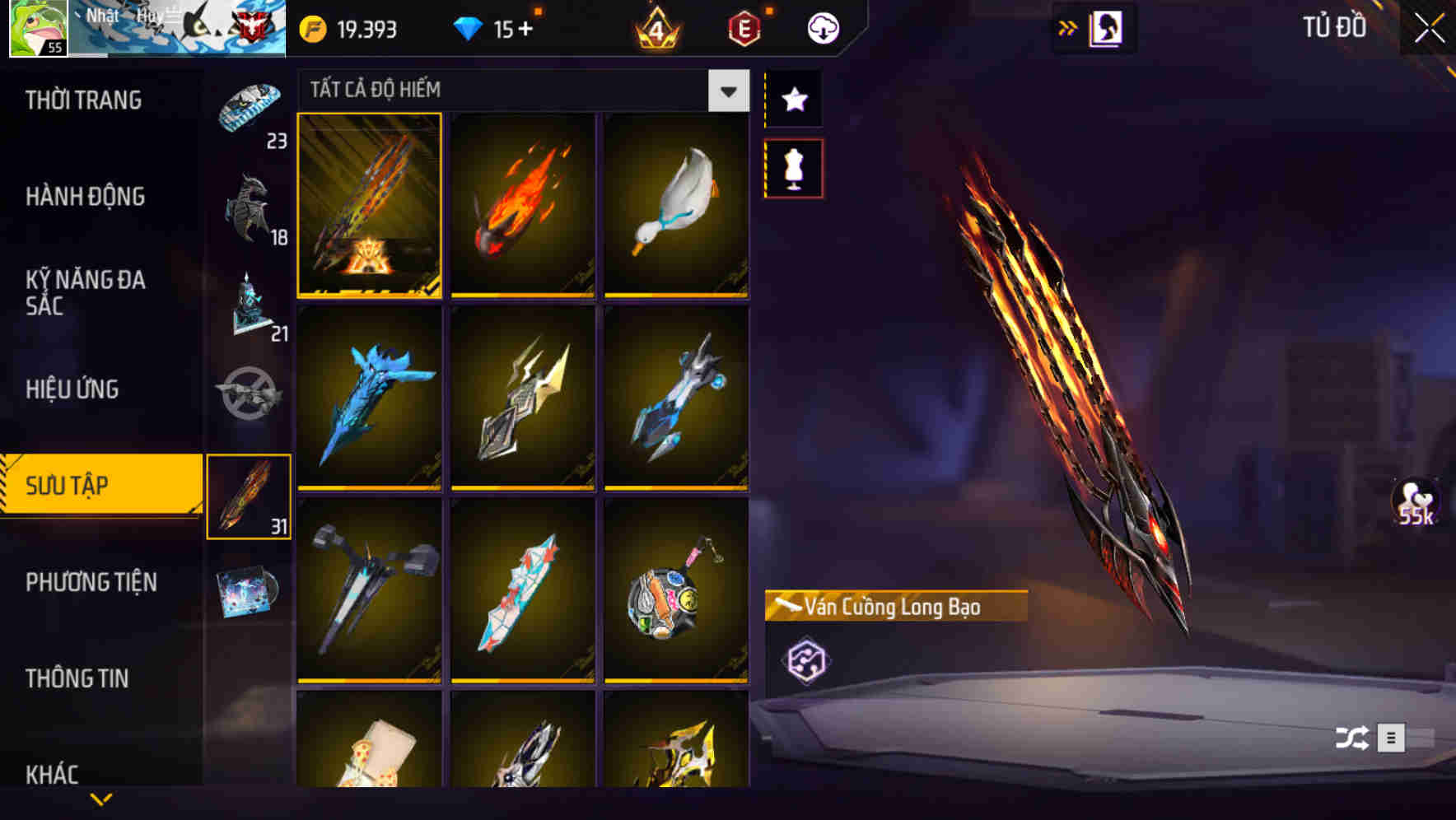The image size is (1456, 820).
Task: Click the shuffle icon at bottom right
Action: [x=1351, y=738]
